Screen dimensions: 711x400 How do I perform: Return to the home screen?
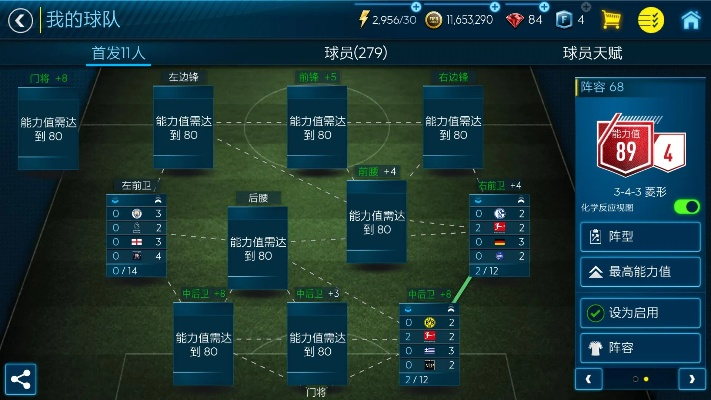click(x=690, y=19)
